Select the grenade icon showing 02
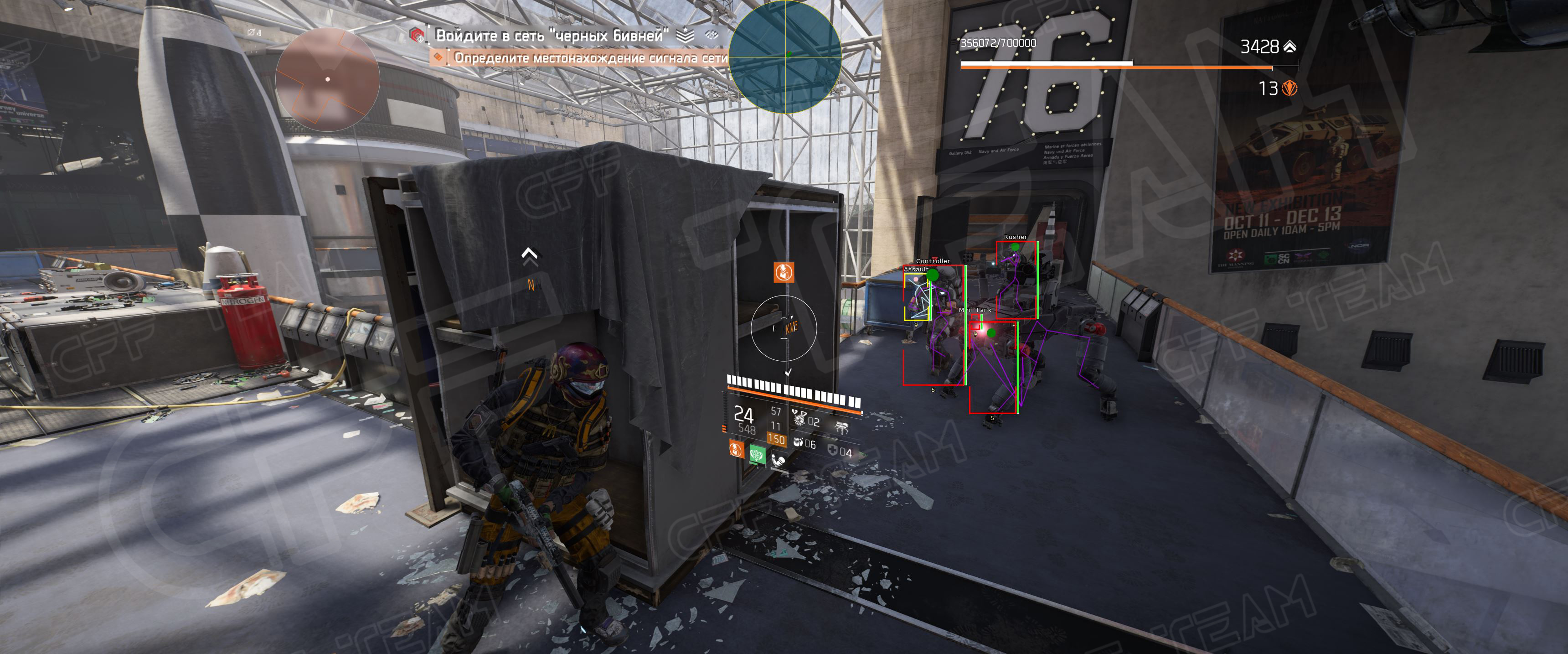Image resolution: width=1568 pixels, height=654 pixels. 799,418
